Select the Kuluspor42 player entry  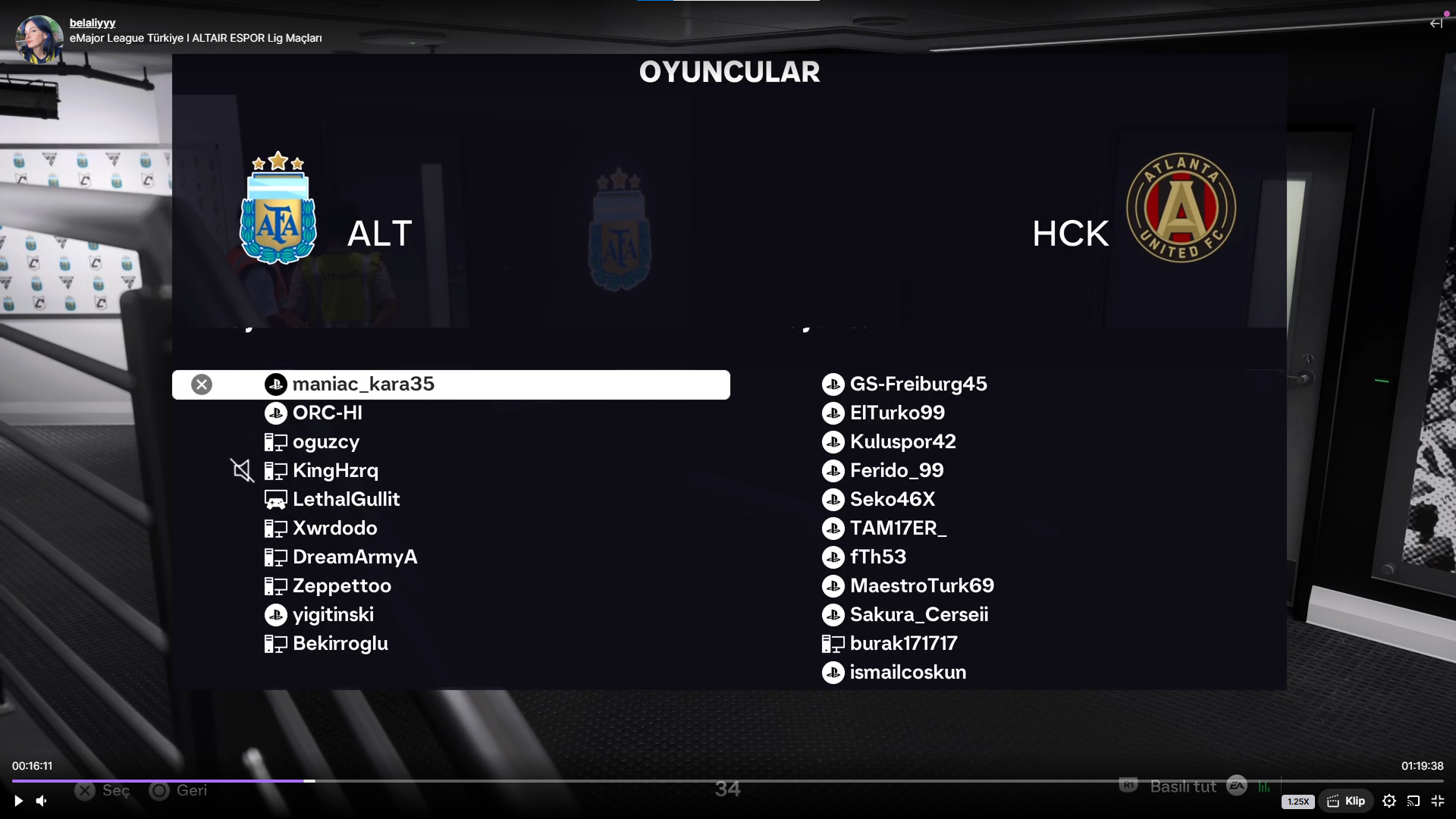point(903,442)
